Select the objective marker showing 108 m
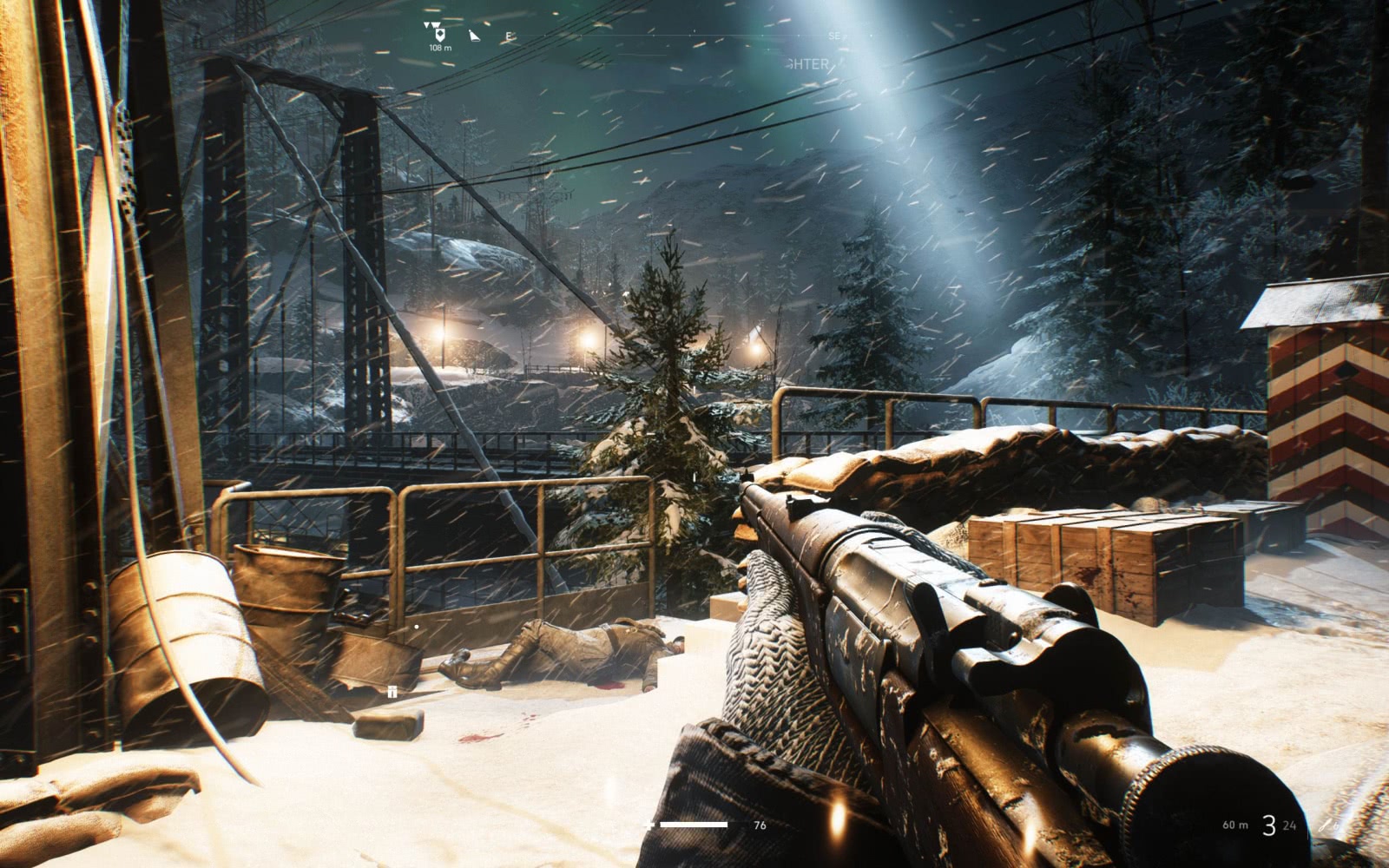This screenshot has width=1389, height=868. 438,33
